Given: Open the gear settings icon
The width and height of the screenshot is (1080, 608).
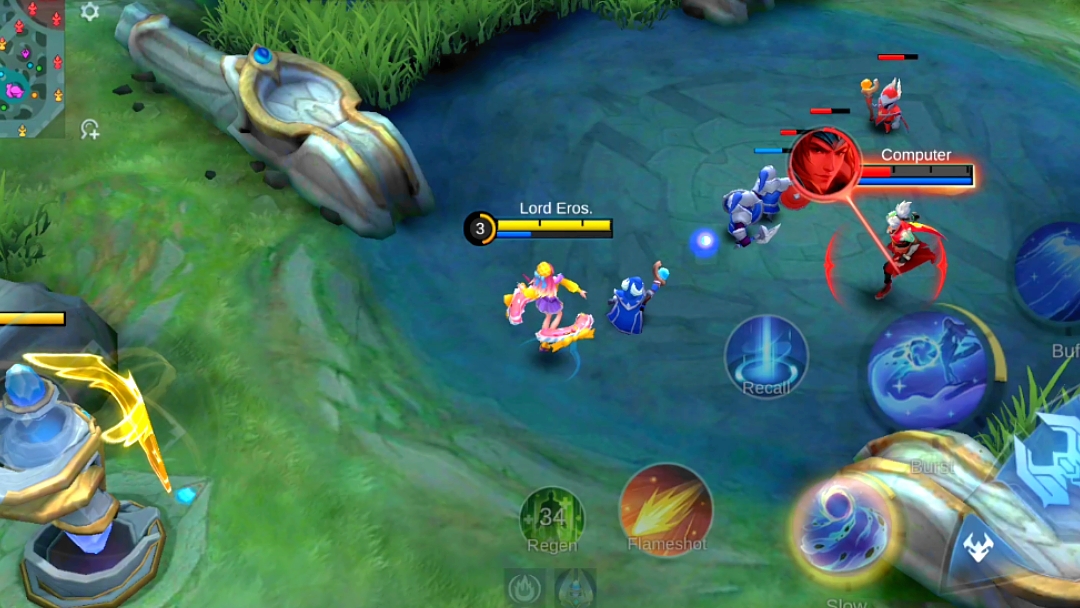Looking at the screenshot, I should click(90, 12).
